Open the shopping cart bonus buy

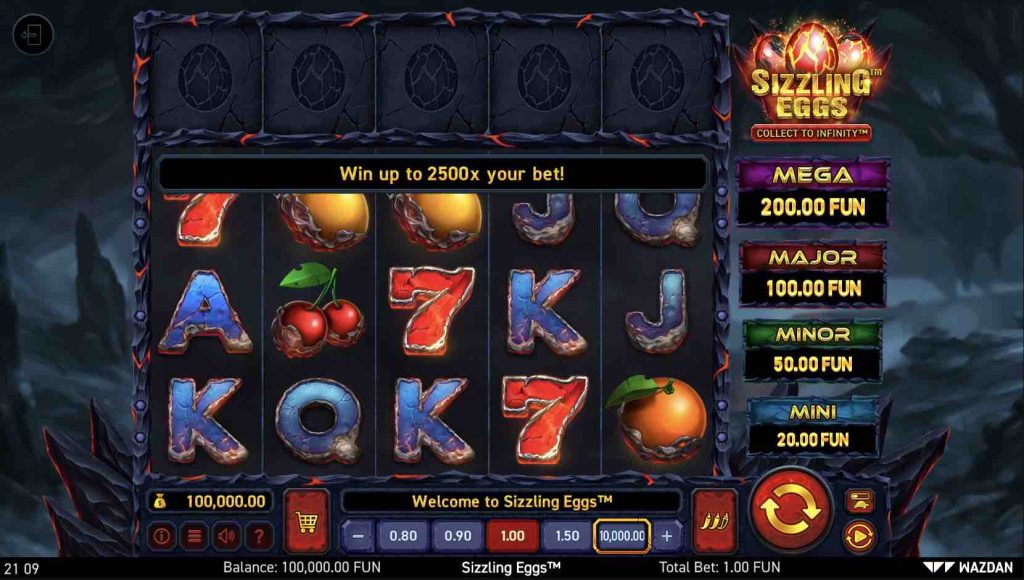click(x=306, y=520)
